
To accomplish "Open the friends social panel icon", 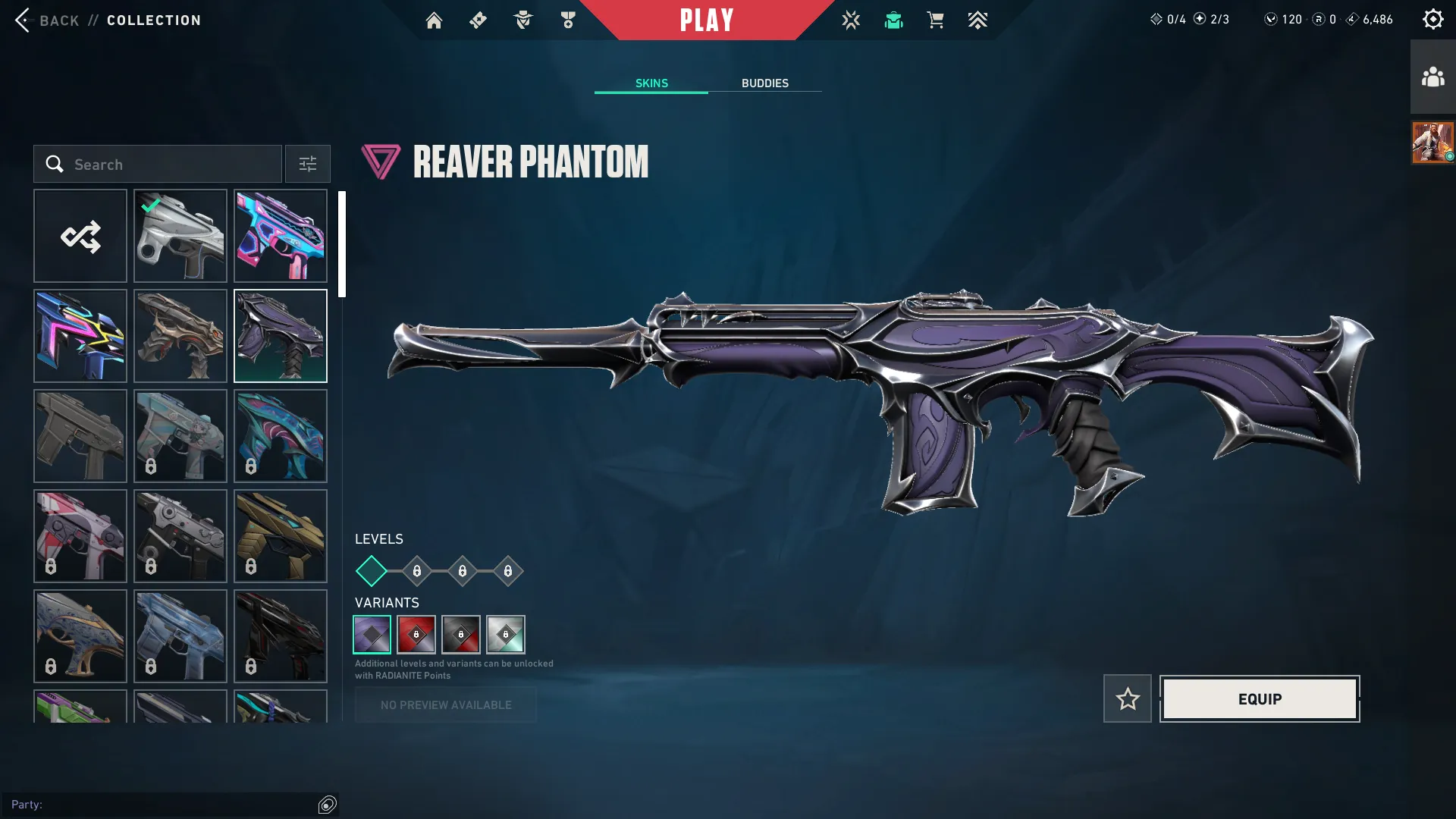I will (1432, 74).
